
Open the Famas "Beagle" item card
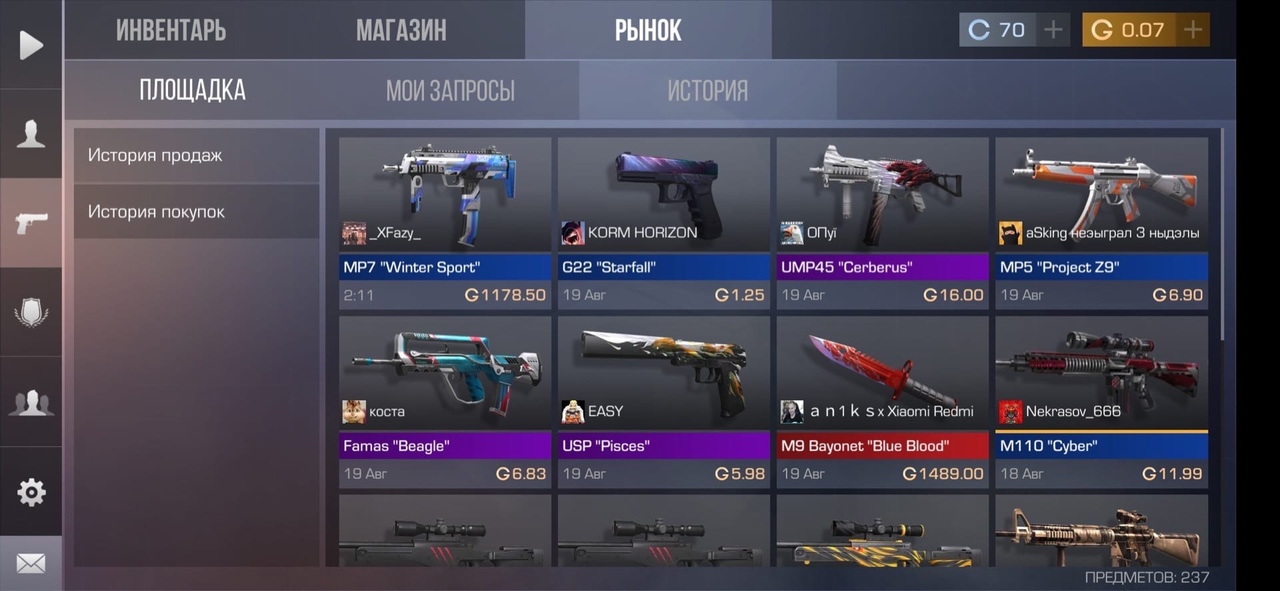pos(445,402)
